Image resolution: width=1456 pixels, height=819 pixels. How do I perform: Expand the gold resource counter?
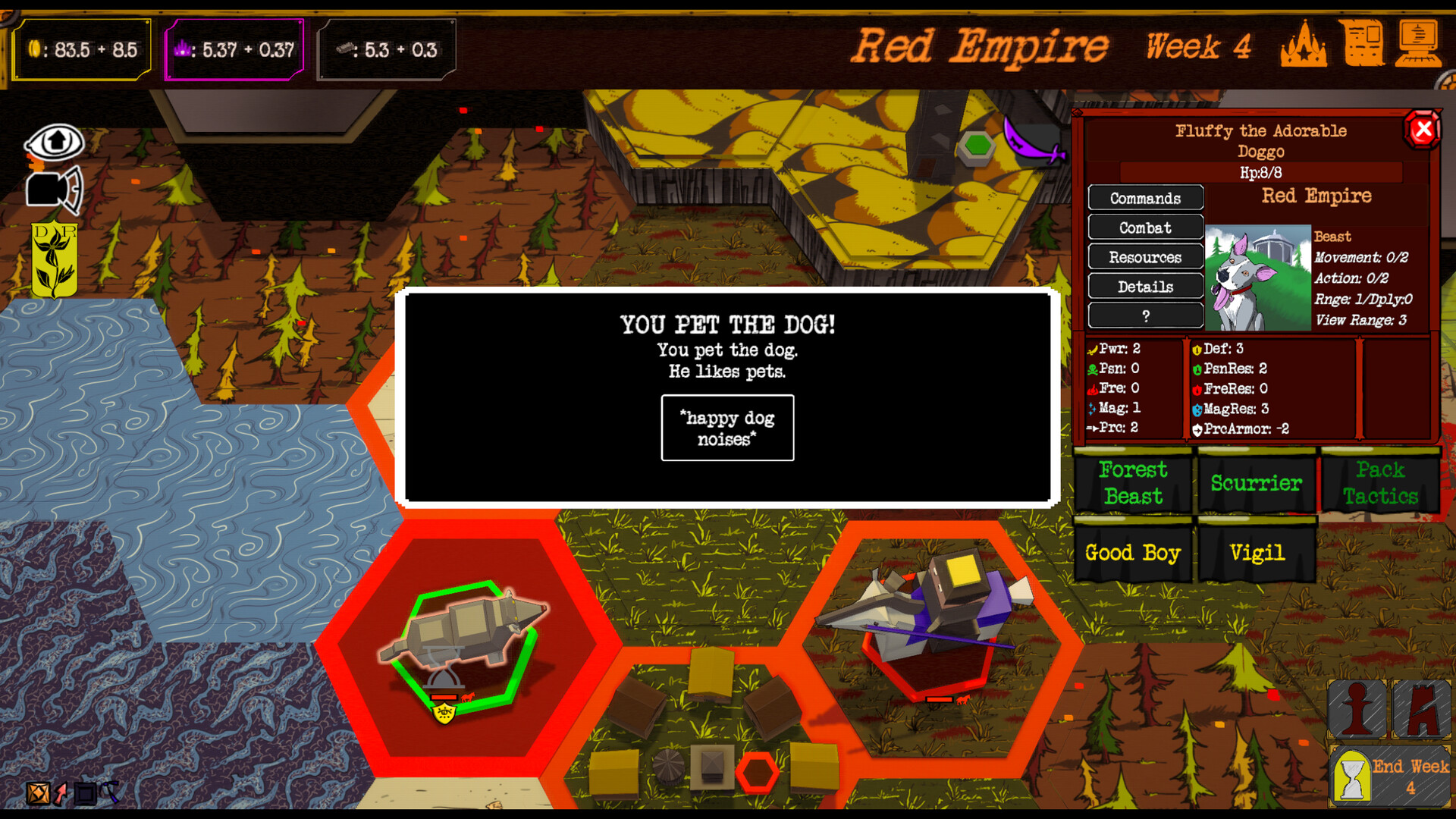click(x=82, y=48)
